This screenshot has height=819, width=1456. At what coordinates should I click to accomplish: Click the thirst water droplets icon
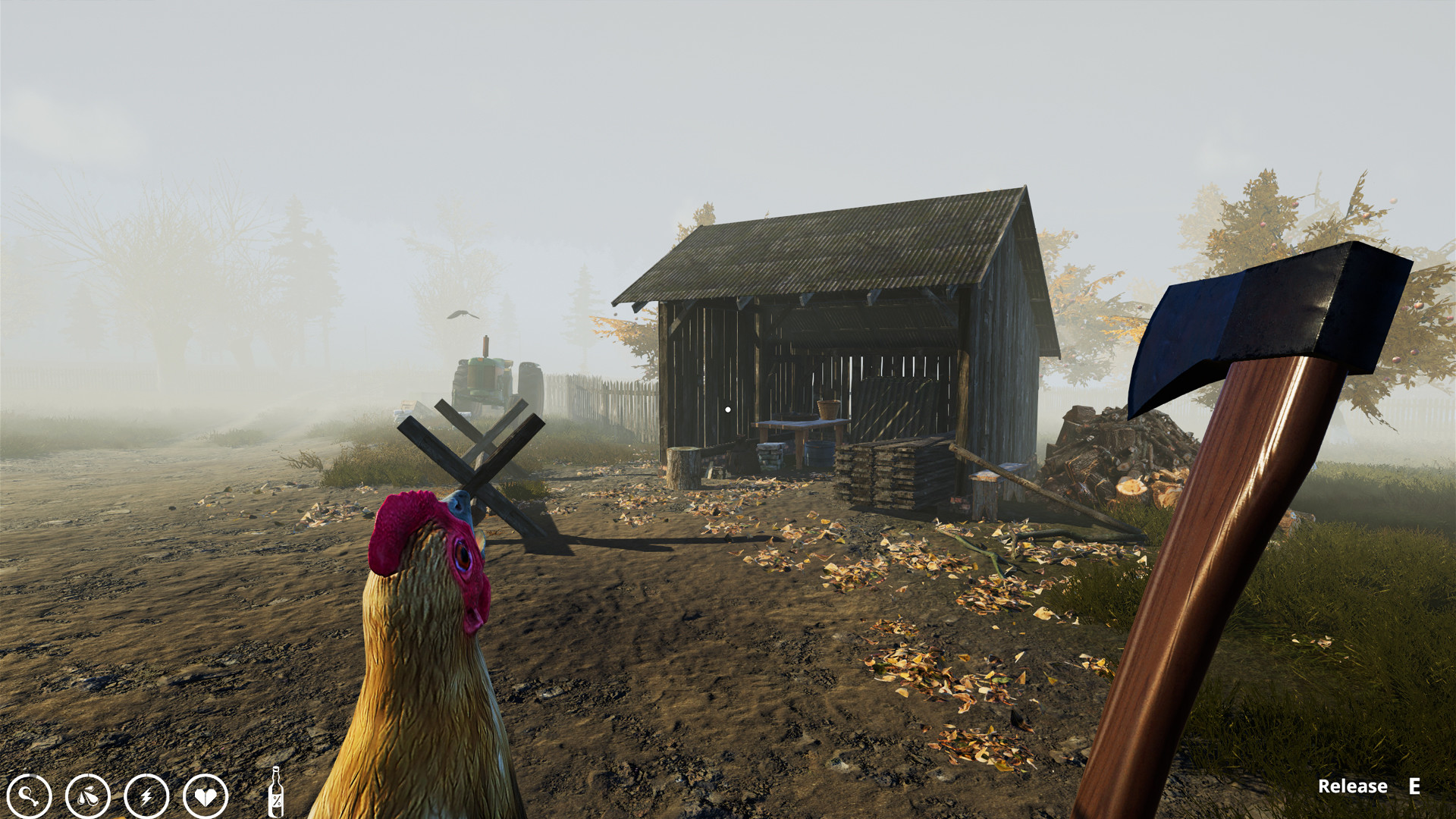(88, 797)
